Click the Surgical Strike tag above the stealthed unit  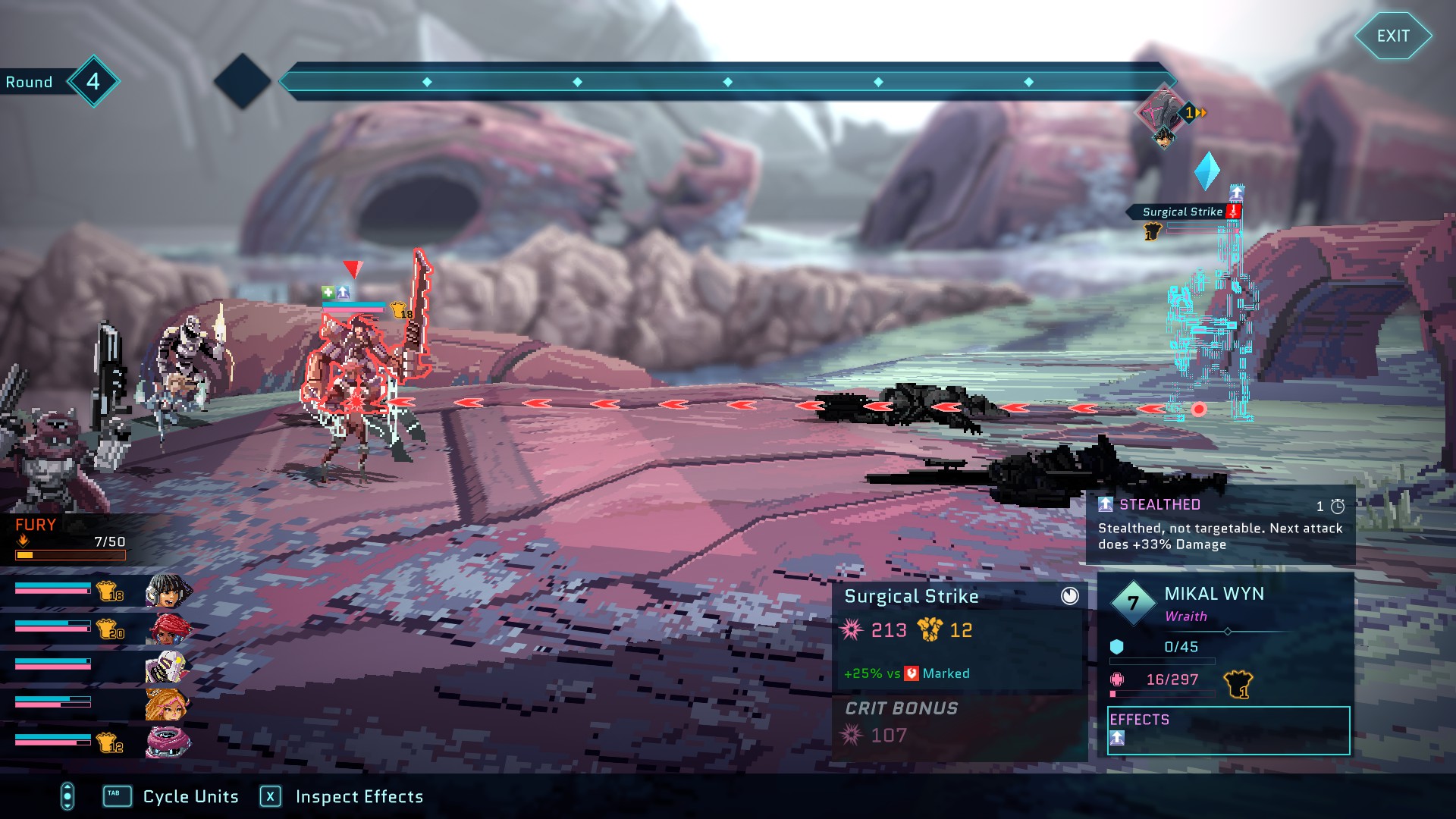pyautogui.click(x=1182, y=212)
